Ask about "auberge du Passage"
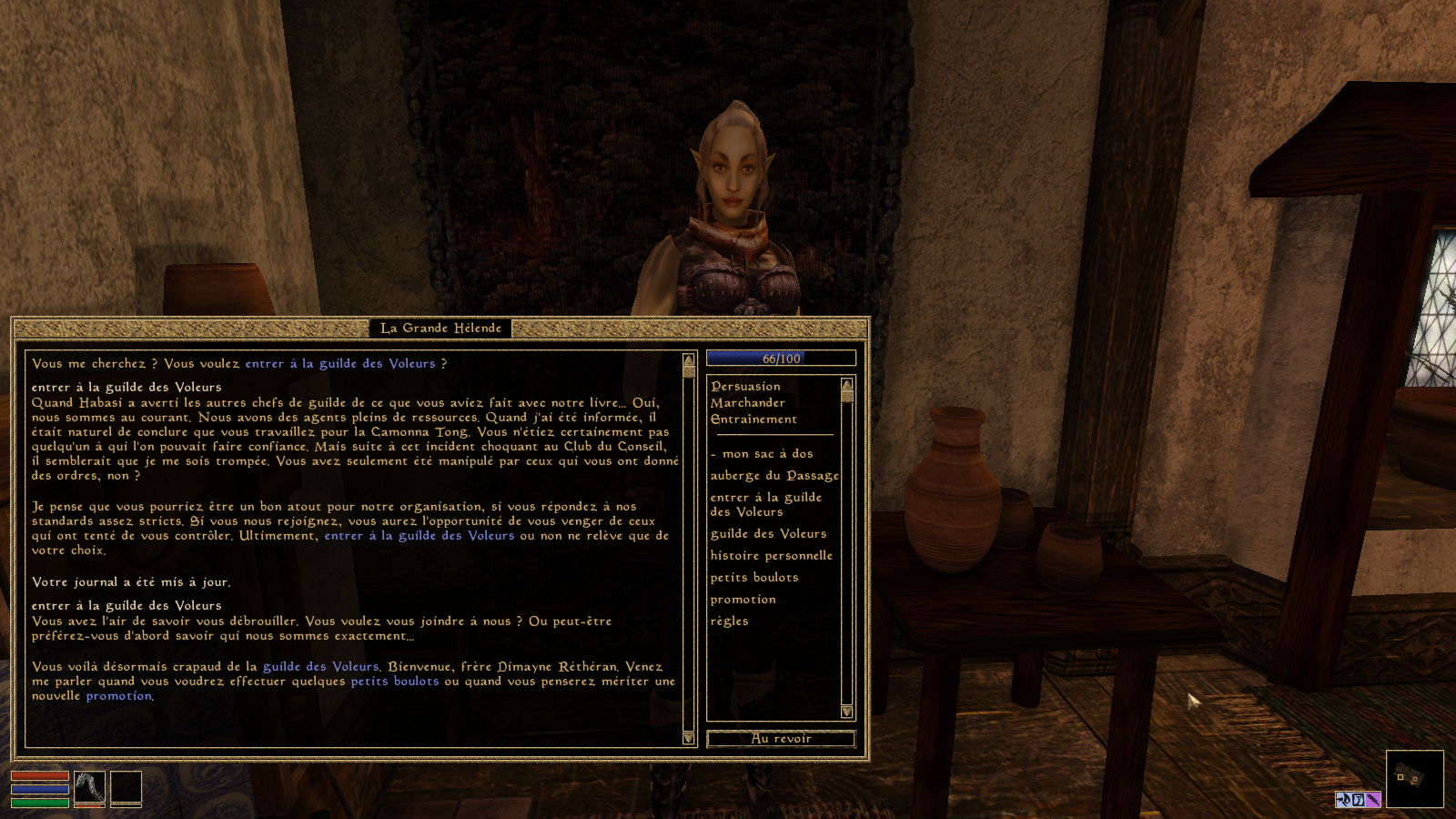 pos(774,476)
